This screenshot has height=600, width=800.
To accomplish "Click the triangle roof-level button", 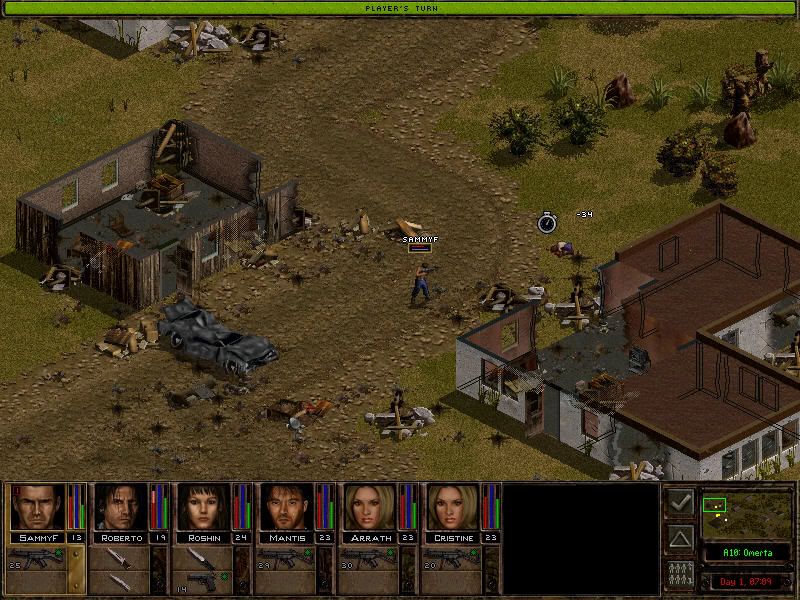I will [x=679, y=540].
